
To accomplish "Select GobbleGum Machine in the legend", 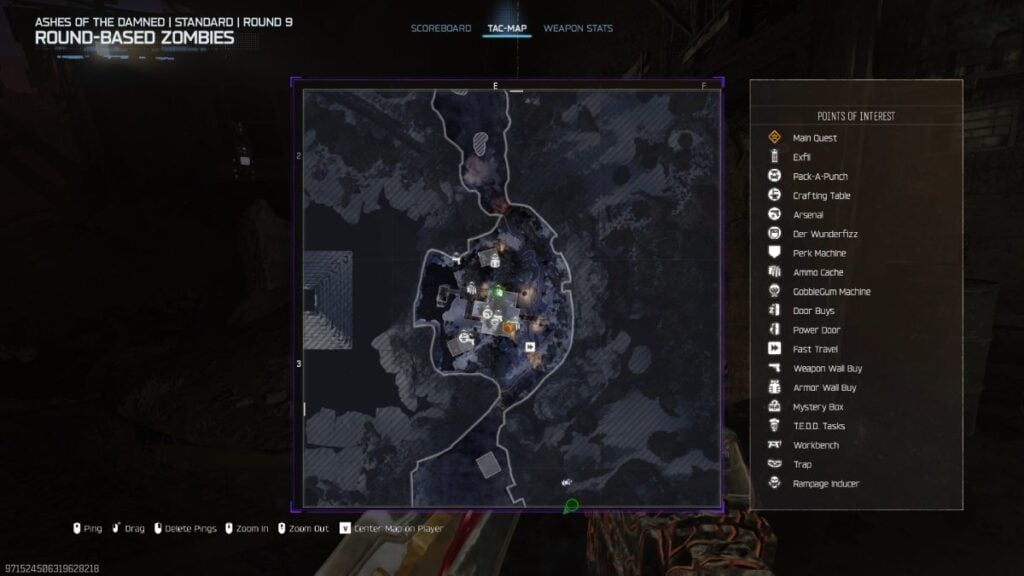I will (831, 292).
